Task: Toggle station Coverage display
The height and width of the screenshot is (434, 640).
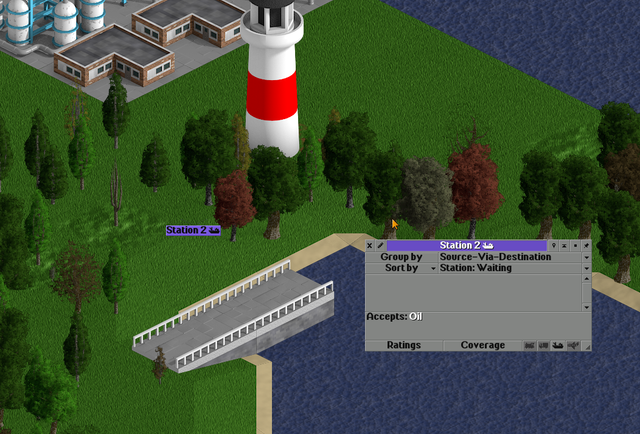Action: 482,345
